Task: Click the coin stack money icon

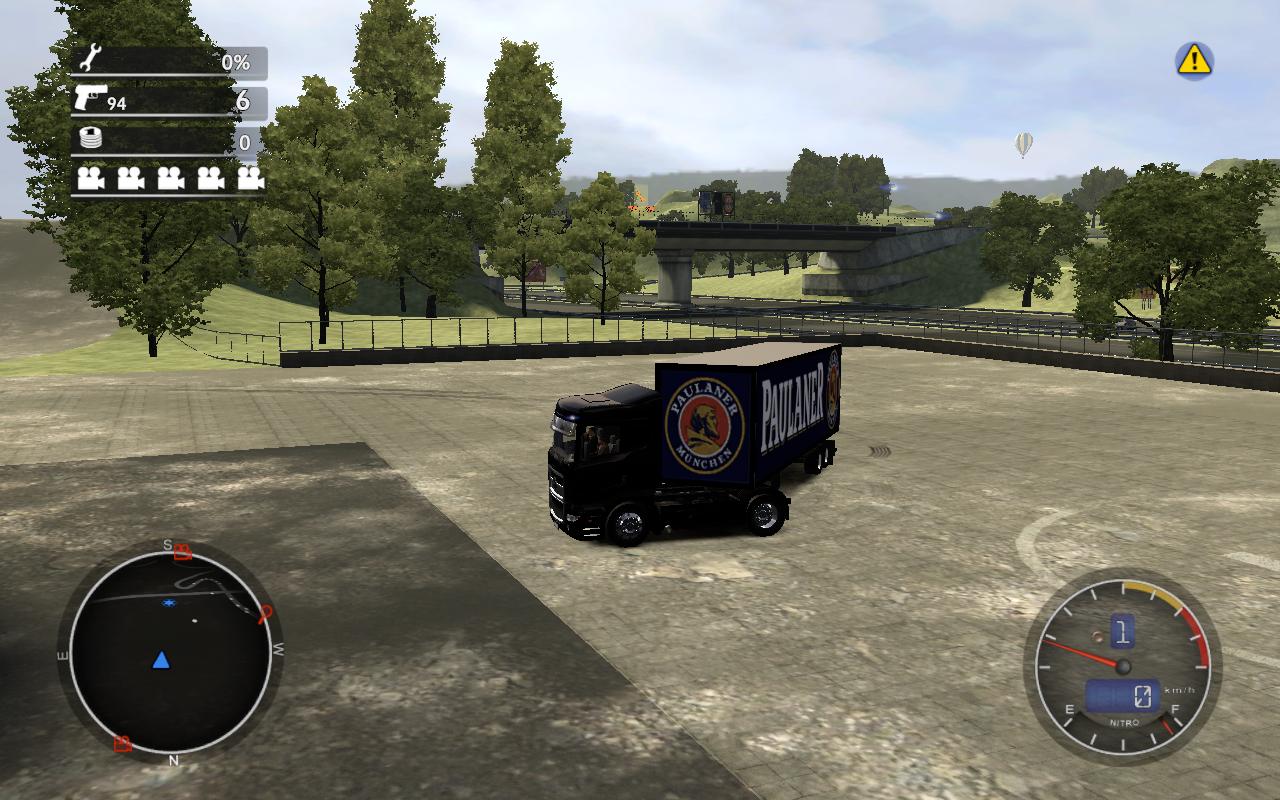Action: pyautogui.click(x=90, y=140)
